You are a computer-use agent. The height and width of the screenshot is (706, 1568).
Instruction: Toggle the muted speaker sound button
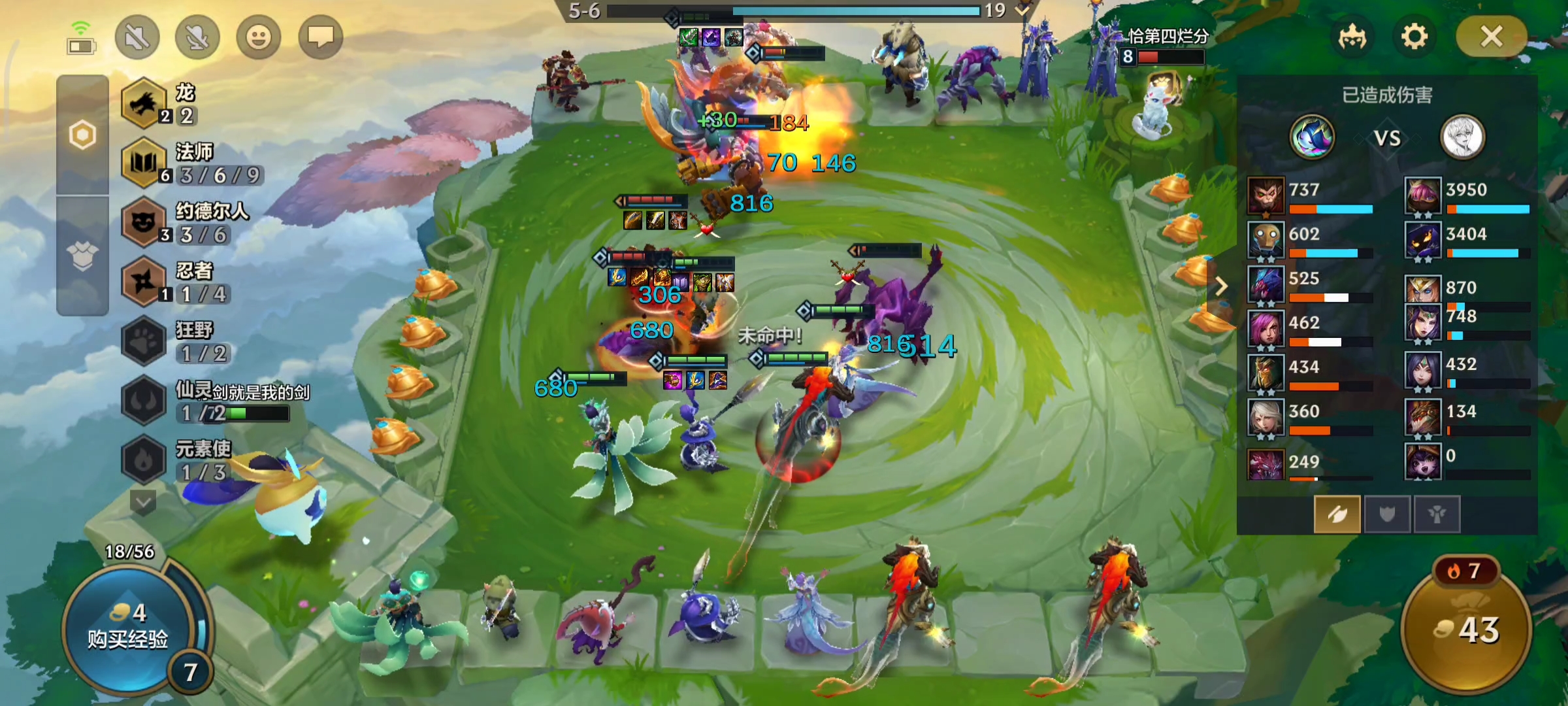click(137, 37)
